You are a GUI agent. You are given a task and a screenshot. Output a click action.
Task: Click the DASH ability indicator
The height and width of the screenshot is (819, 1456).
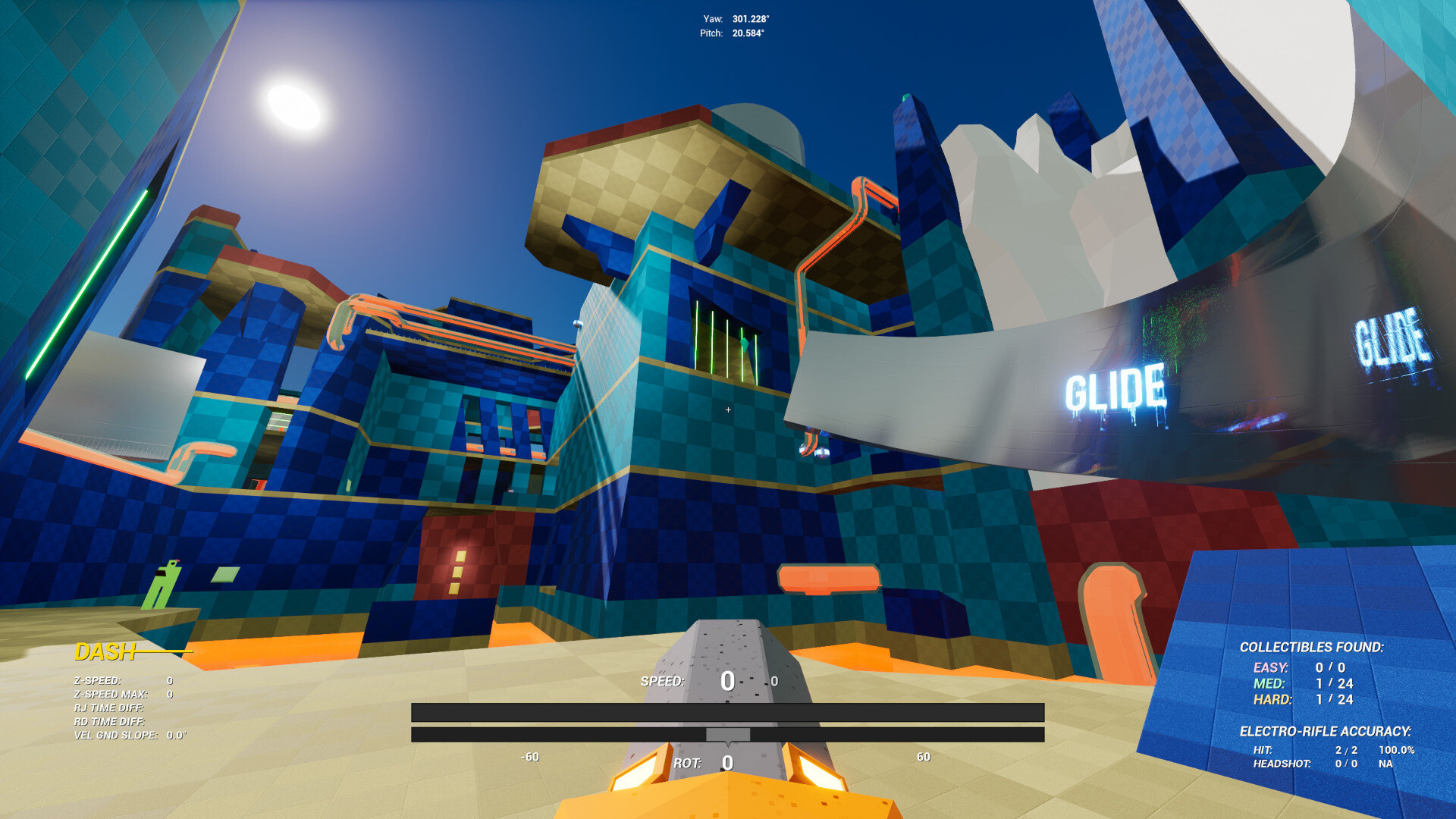[106, 651]
